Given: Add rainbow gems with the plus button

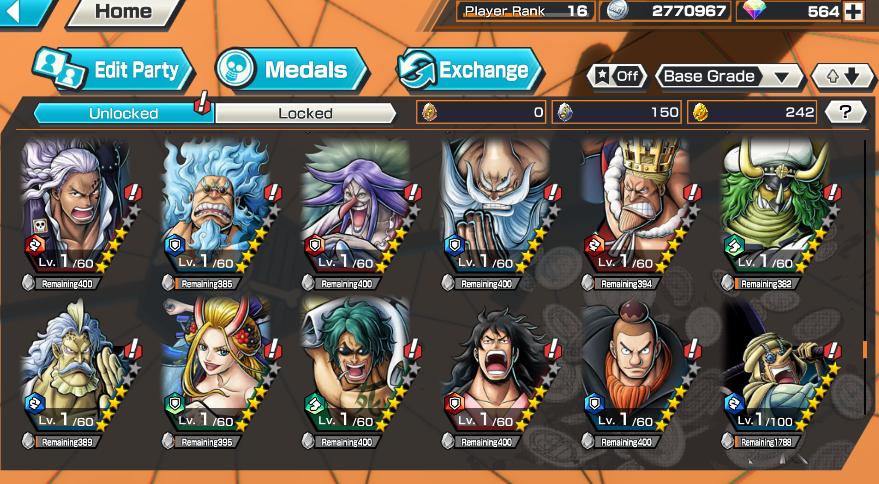Looking at the screenshot, I should (x=853, y=11).
